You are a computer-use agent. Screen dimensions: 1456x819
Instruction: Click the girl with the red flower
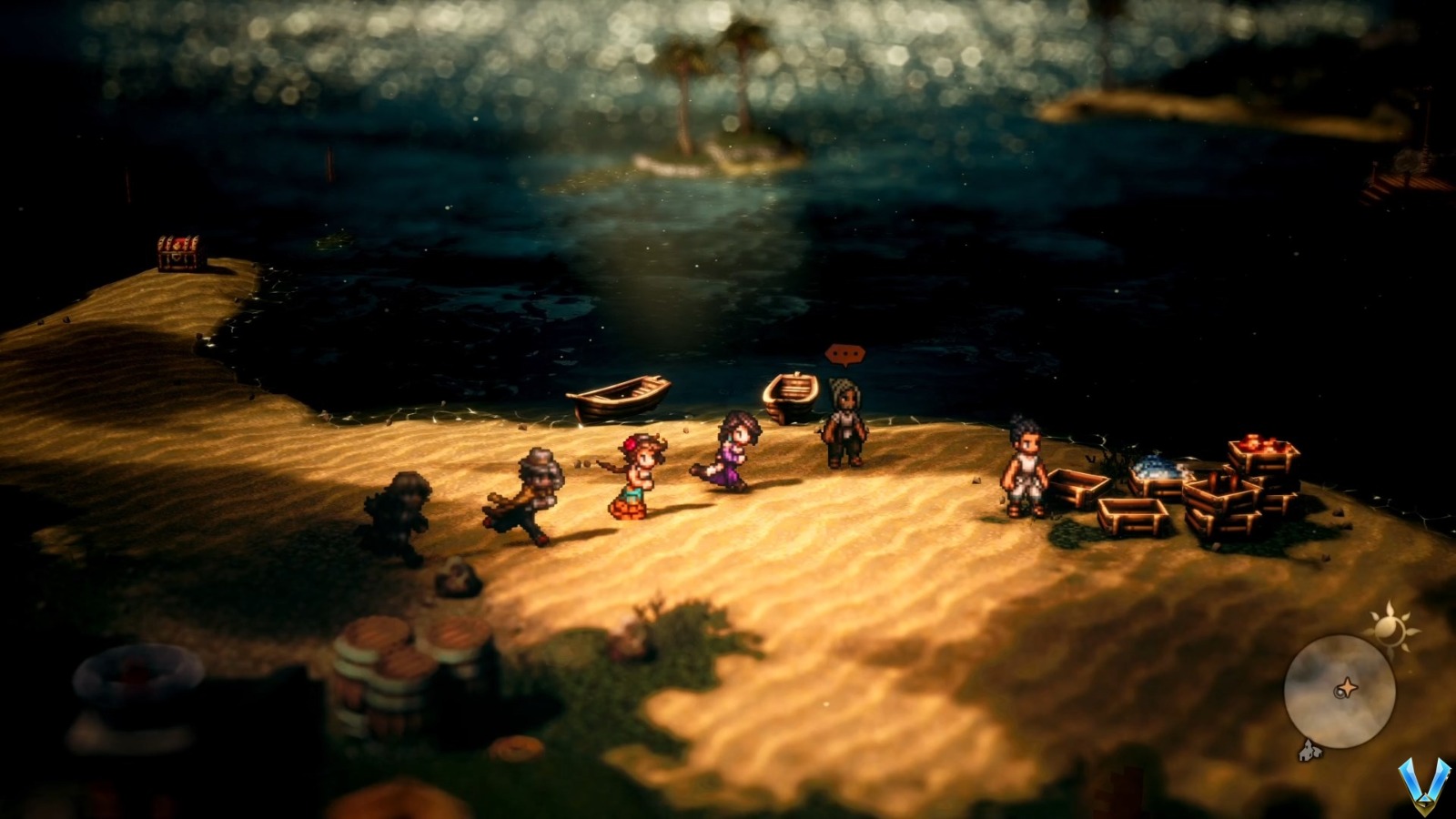pos(639,472)
